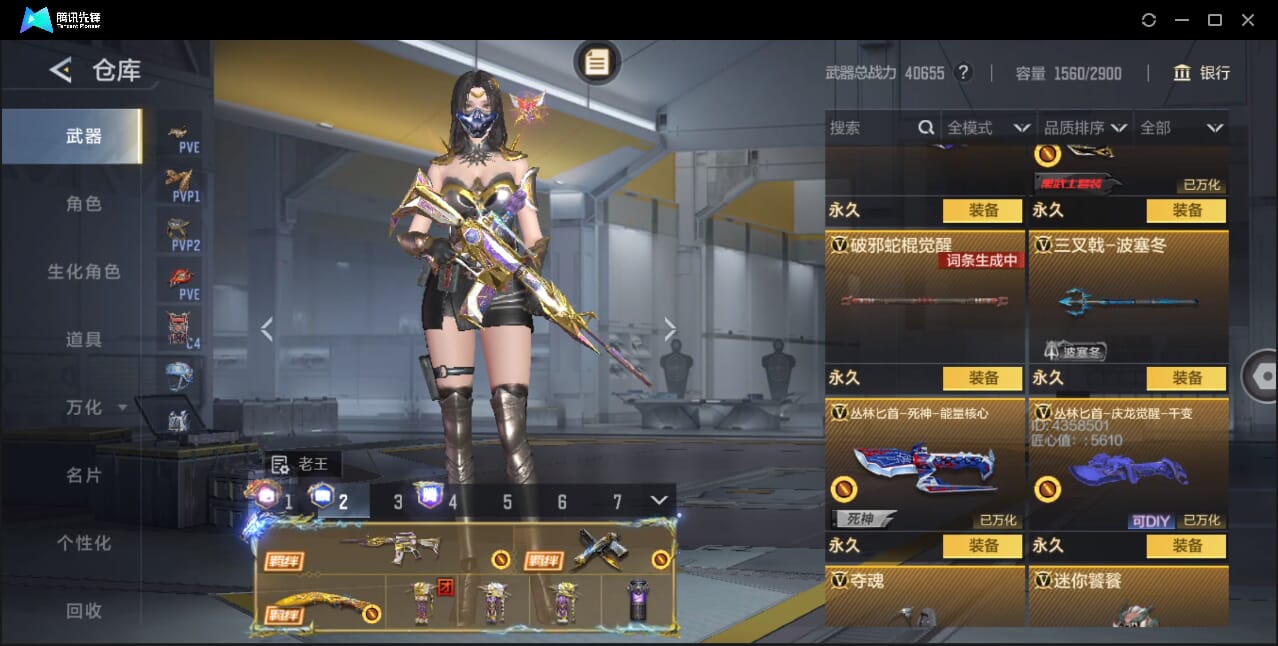1278x646 pixels.
Task: Expand the 万化 category
Action: [x=95, y=408]
